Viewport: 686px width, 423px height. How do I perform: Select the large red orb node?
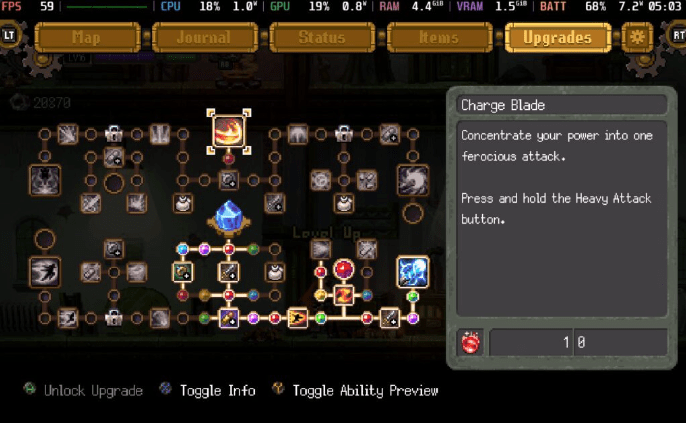[x=344, y=269]
